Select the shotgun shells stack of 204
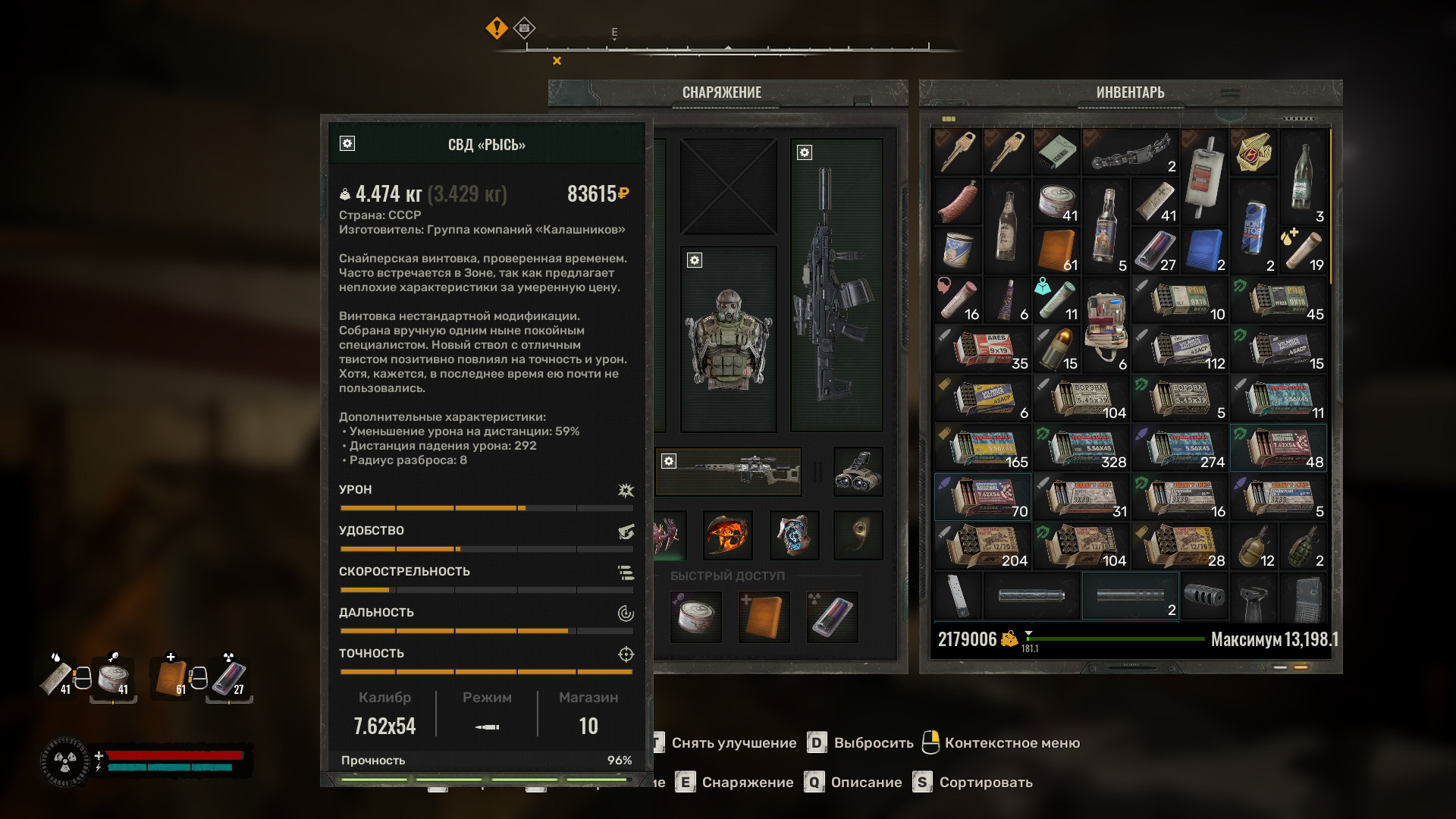The width and height of the screenshot is (1456, 819). (x=983, y=546)
